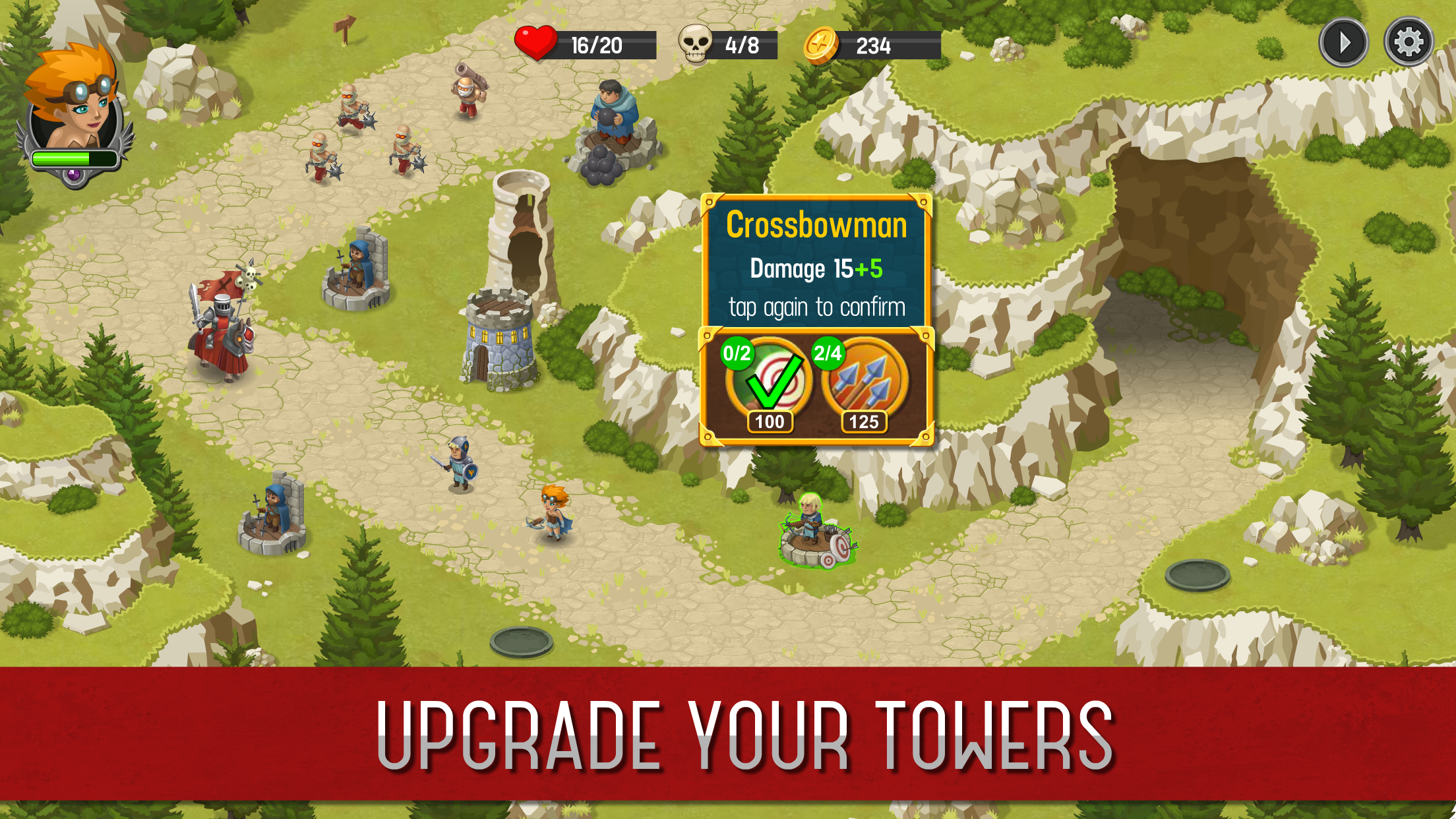The height and width of the screenshot is (819, 1456).
Task: Open the settings gear menu
Action: pyautogui.click(x=1409, y=43)
